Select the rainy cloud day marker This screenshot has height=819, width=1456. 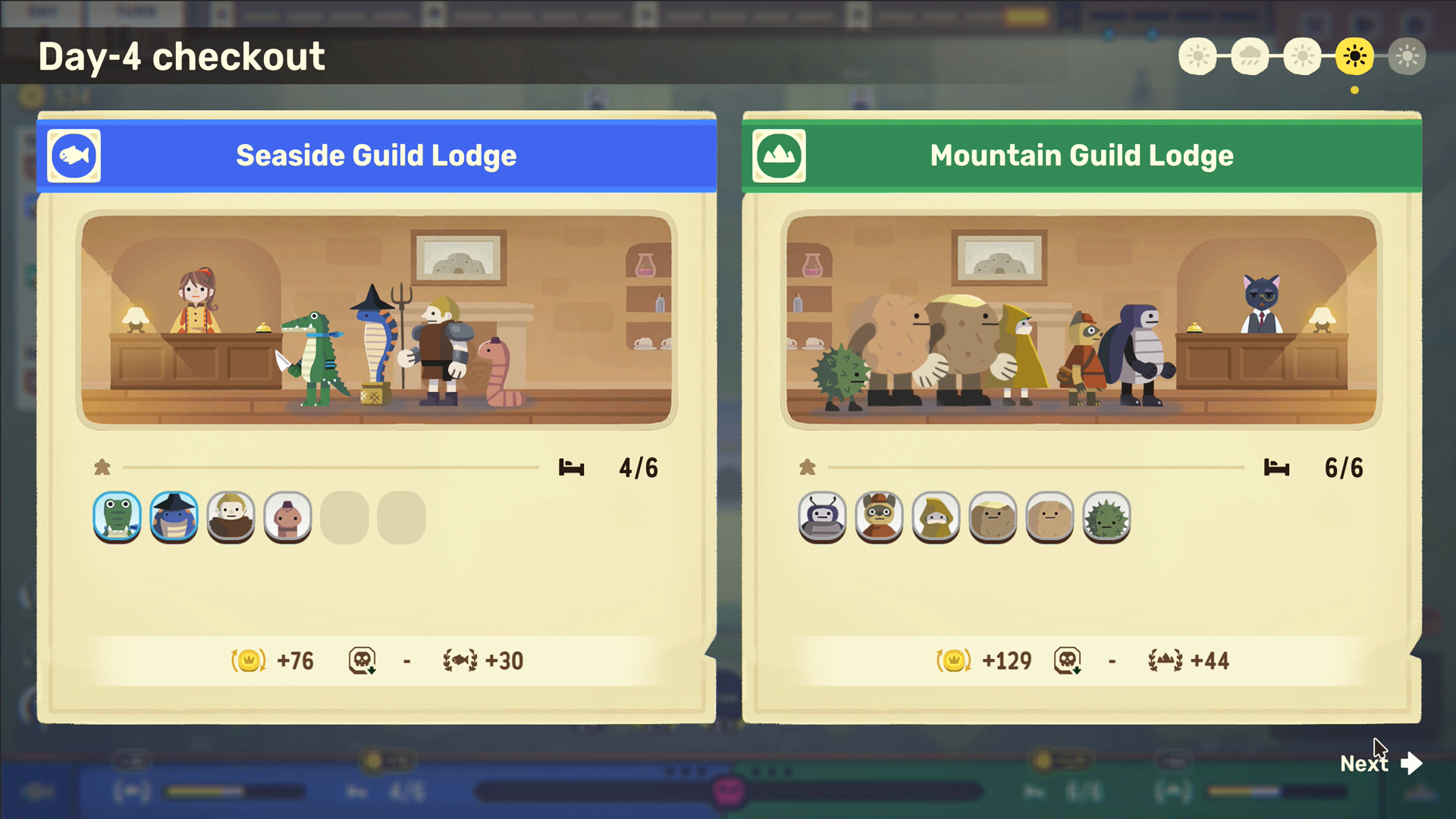1250,56
